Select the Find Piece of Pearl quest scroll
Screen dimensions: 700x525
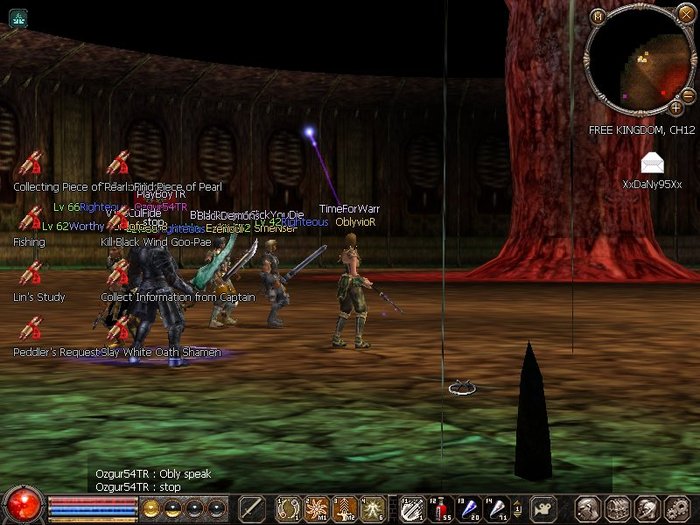click(119, 163)
